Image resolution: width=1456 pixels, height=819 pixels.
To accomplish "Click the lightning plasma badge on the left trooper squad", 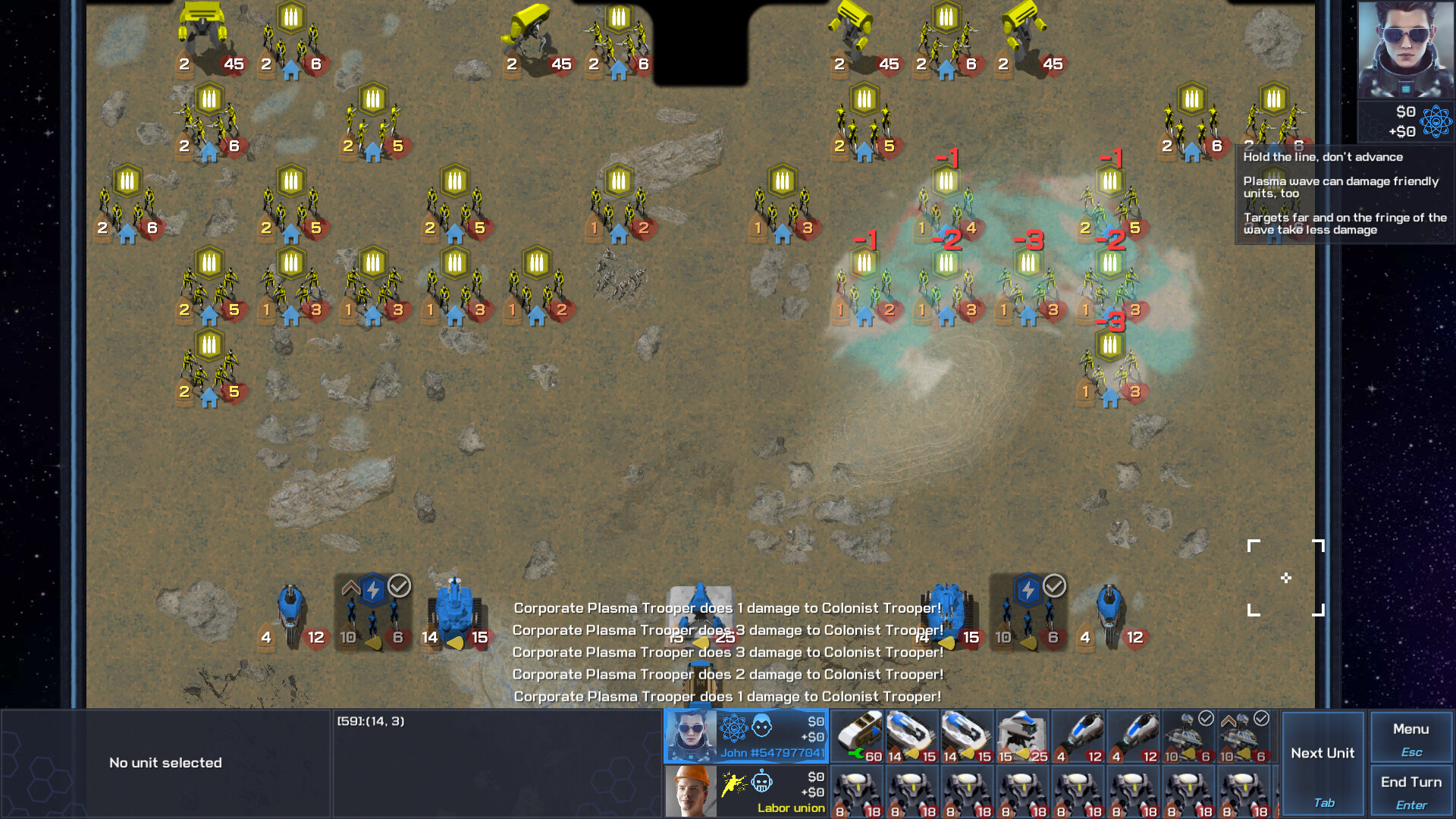I will [x=372, y=588].
